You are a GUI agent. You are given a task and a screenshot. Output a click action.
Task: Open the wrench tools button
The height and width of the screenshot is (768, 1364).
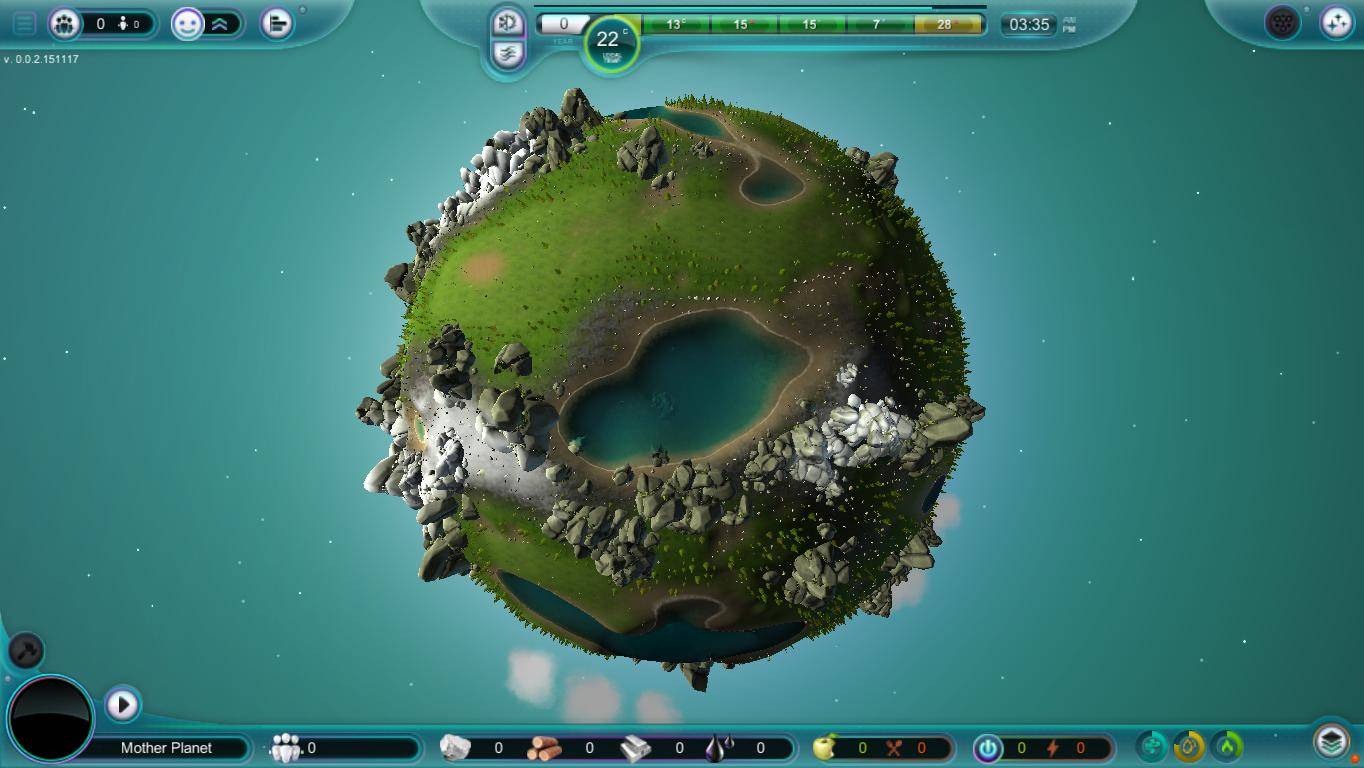point(26,651)
